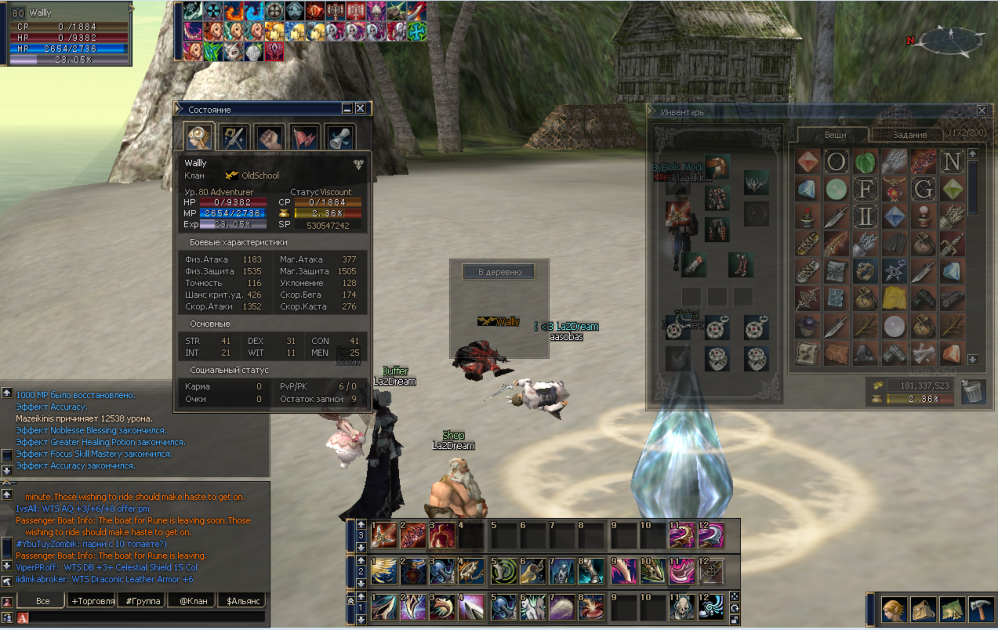Select the Вещи items tab
This screenshot has width=998, height=630.
834,134
